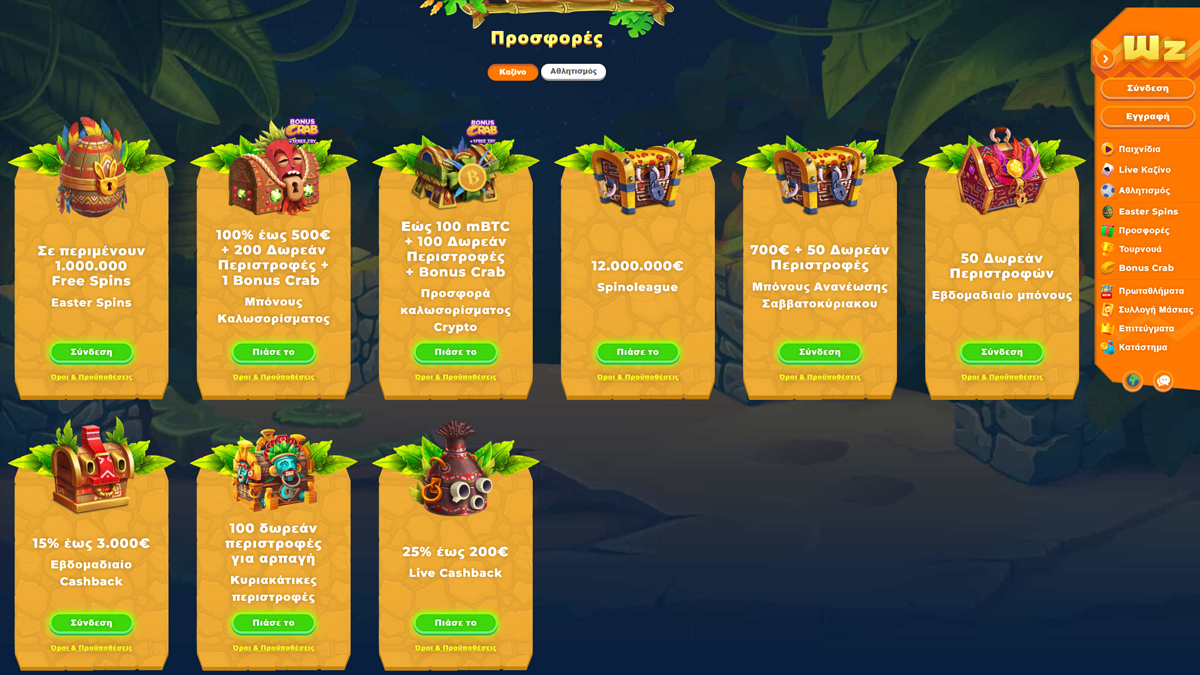Claim the 25% Live Cashback offer
Screen dimensions: 1200x675
click(455, 623)
